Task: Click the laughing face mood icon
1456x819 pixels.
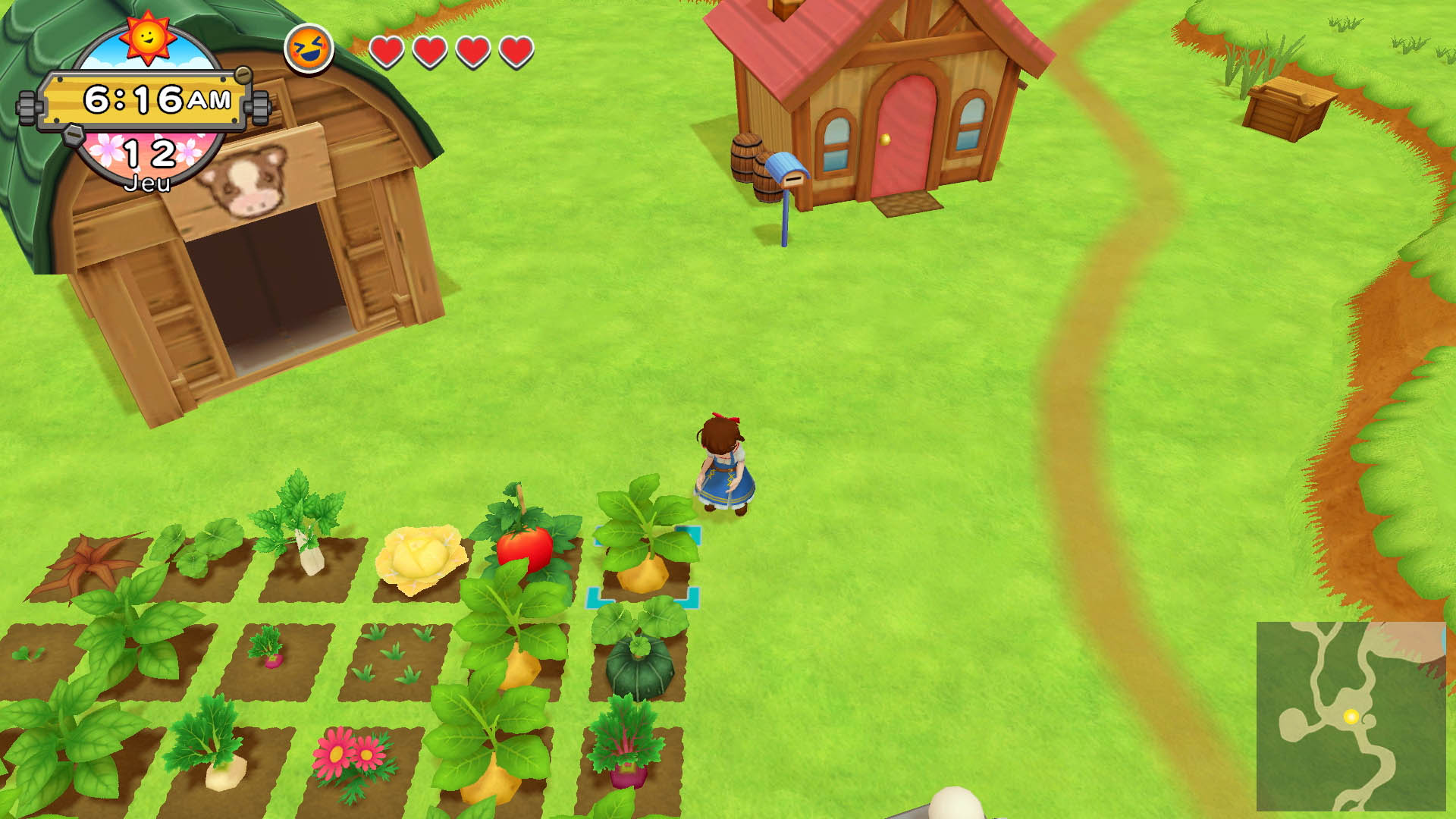Action: (309, 49)
